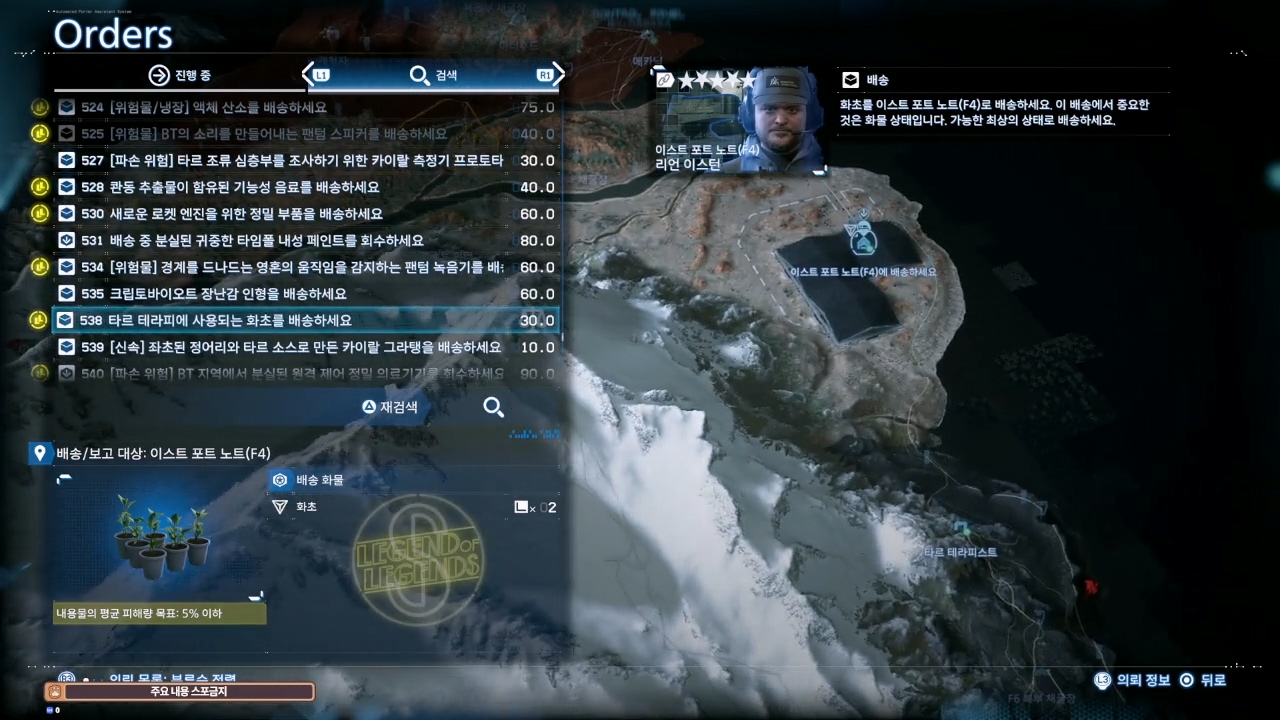Switch to the 진행 중 tab
Screen dimensions: 1280x720
click(180, 76)
